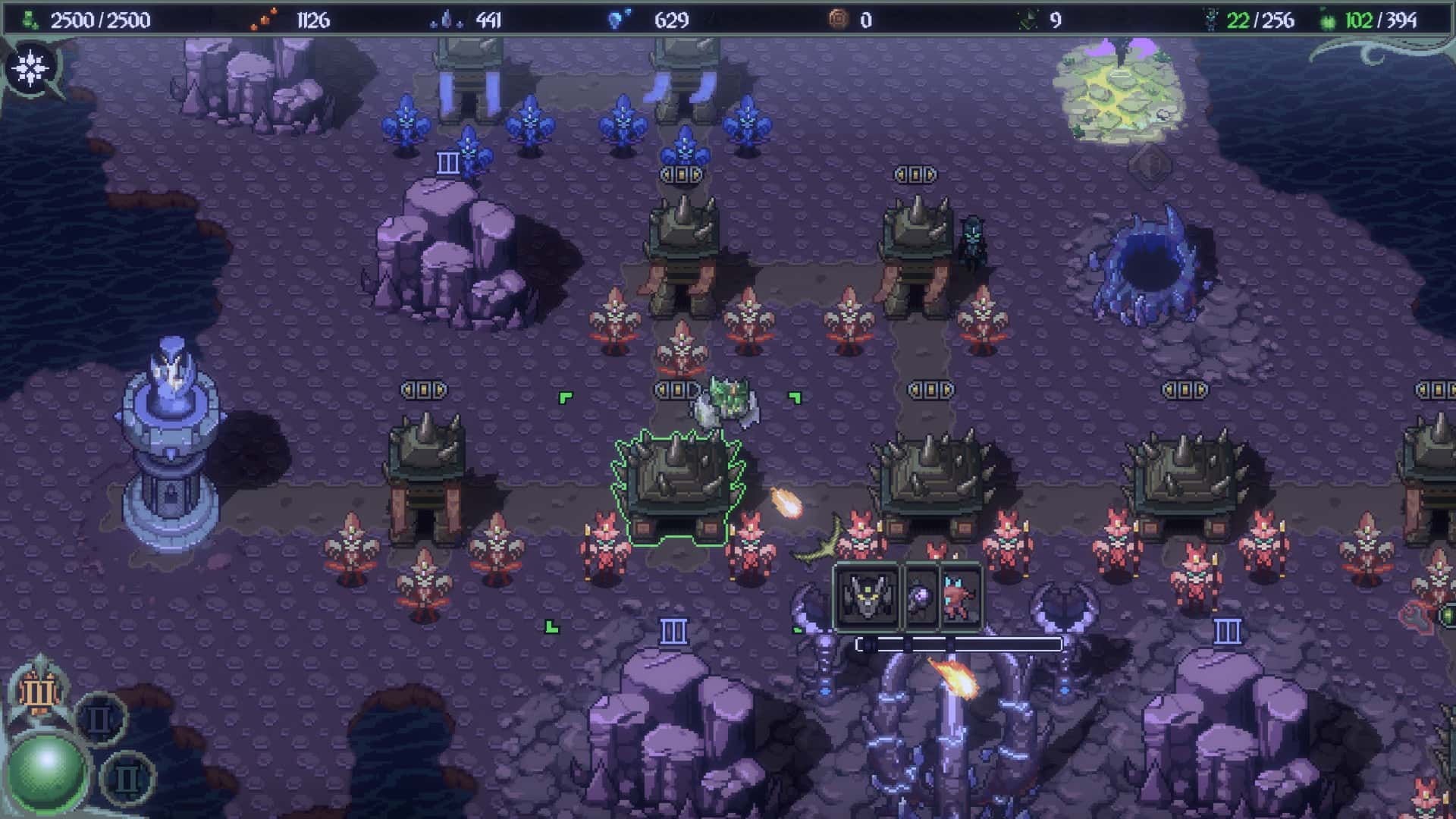Click the compass icon in top-left corner
1456x819 pixels.
[x=29, y=68]
